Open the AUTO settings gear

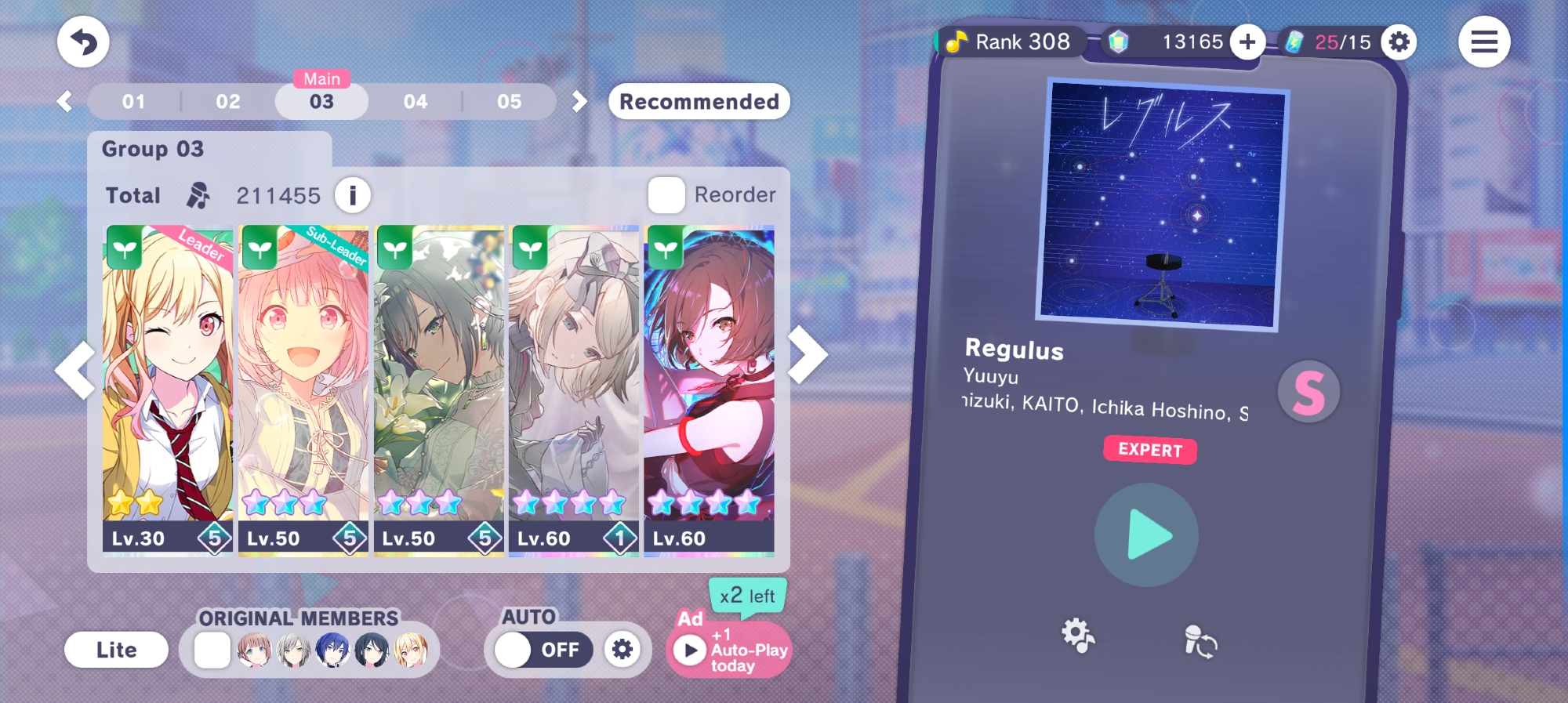622,650
